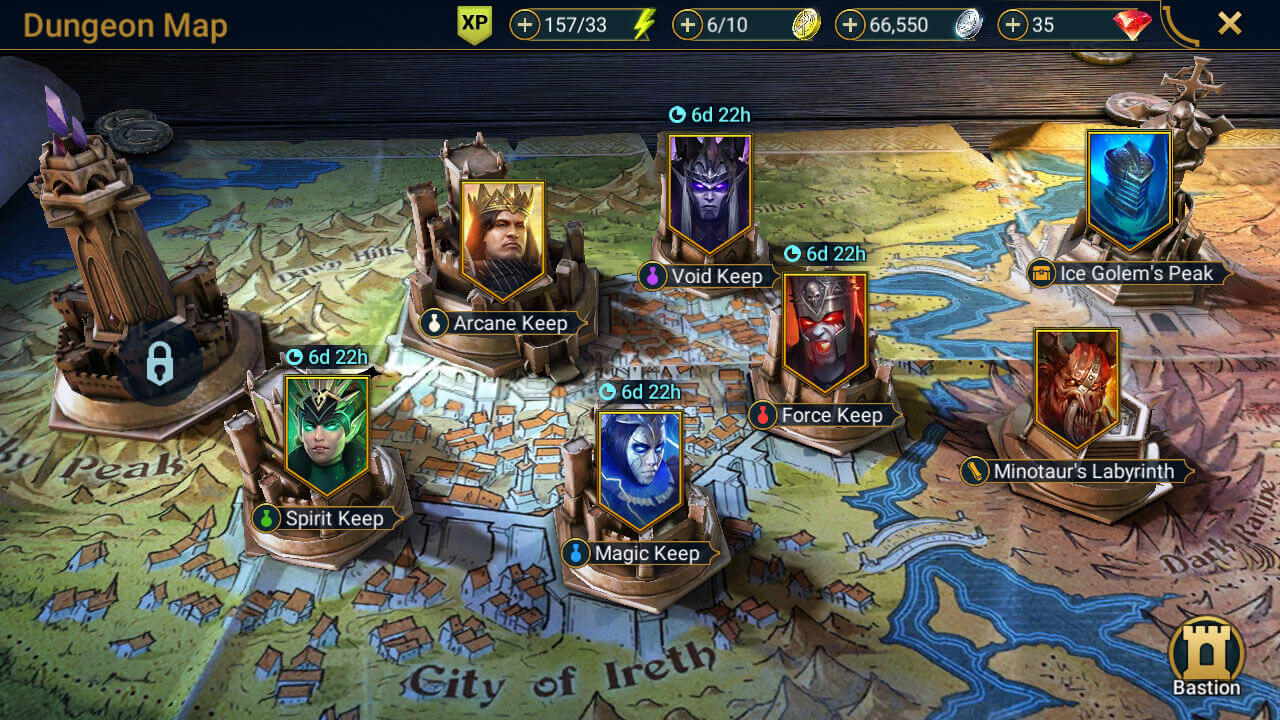The image size is (1280, 720).
Task: Return to the Bastion
Action: click(x=1206, y=655)
